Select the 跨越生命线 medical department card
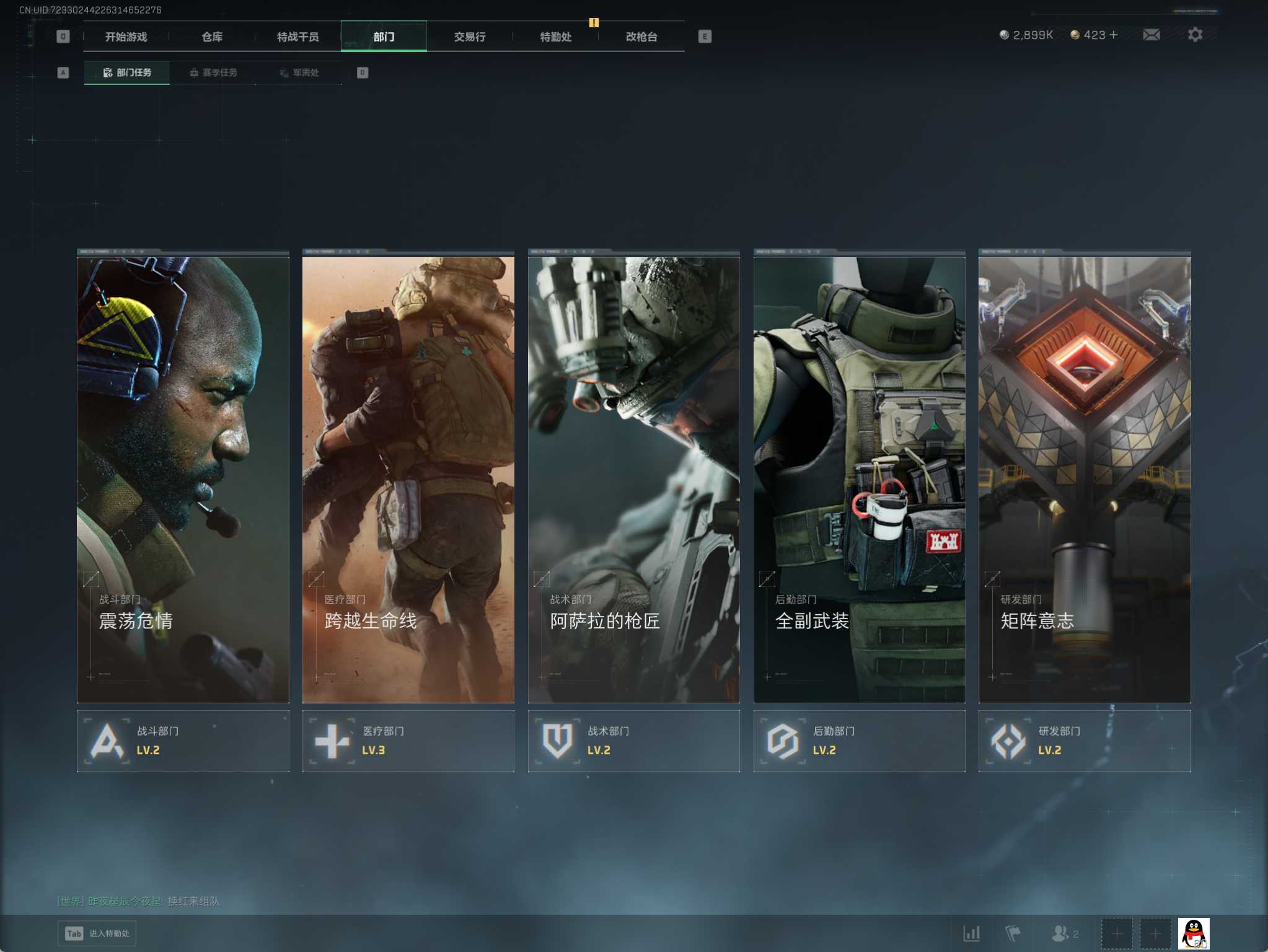 408,478
